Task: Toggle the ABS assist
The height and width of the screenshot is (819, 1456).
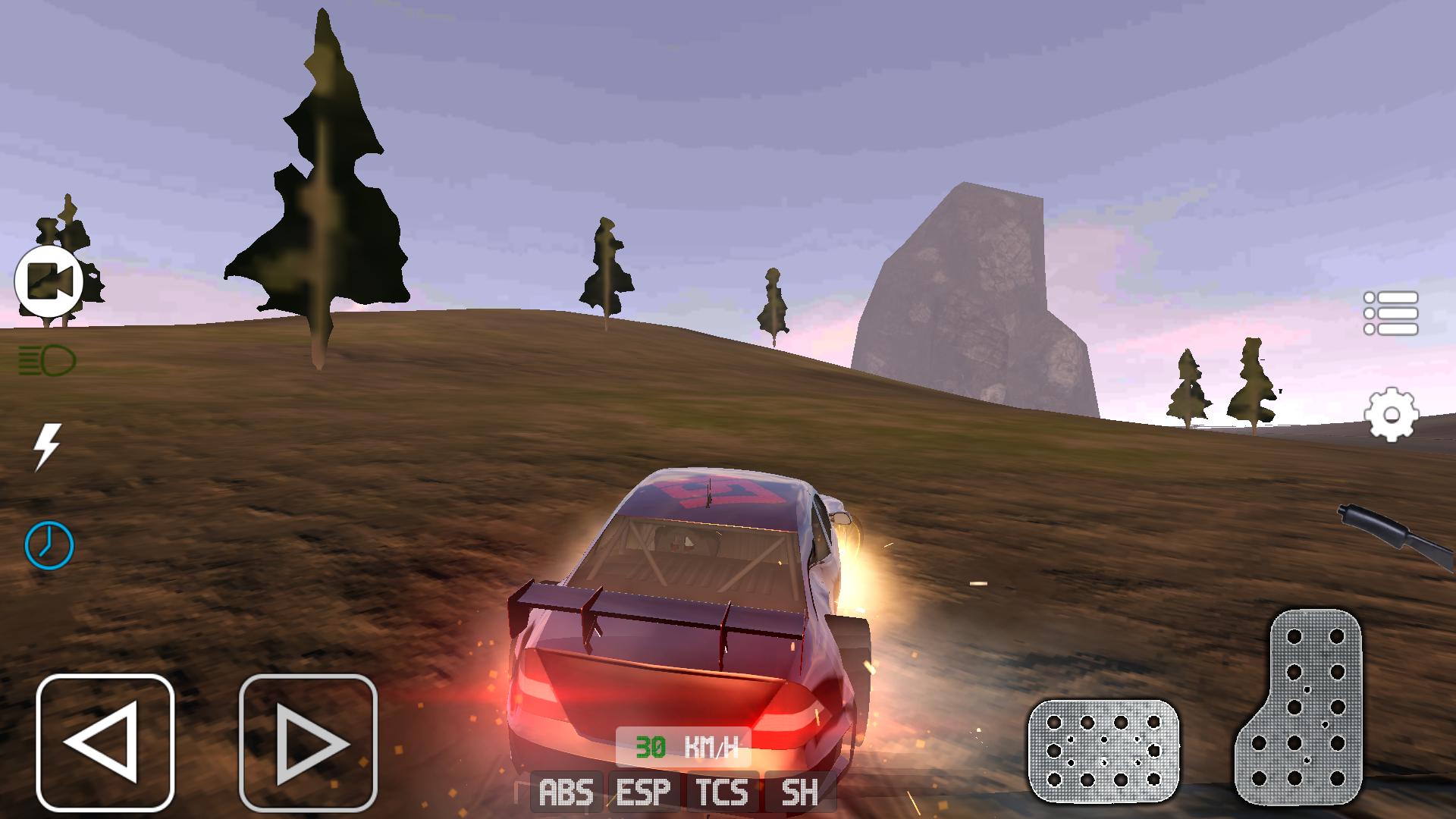Action: 566,793
